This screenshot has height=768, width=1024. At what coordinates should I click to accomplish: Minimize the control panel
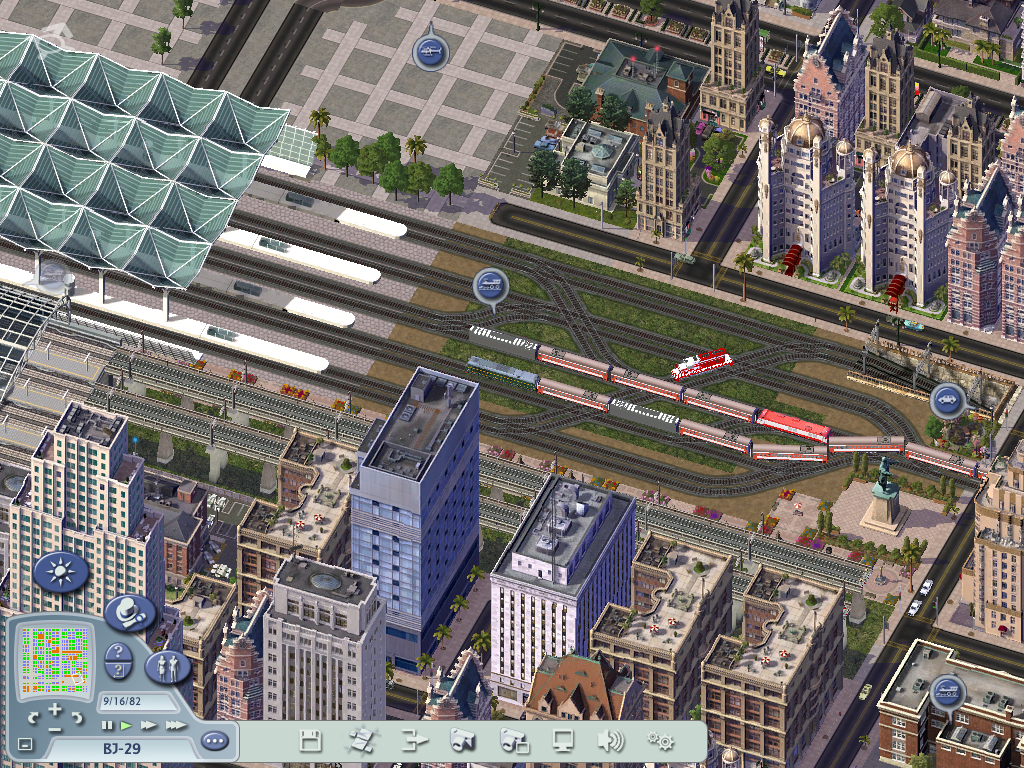pos(25,745)
